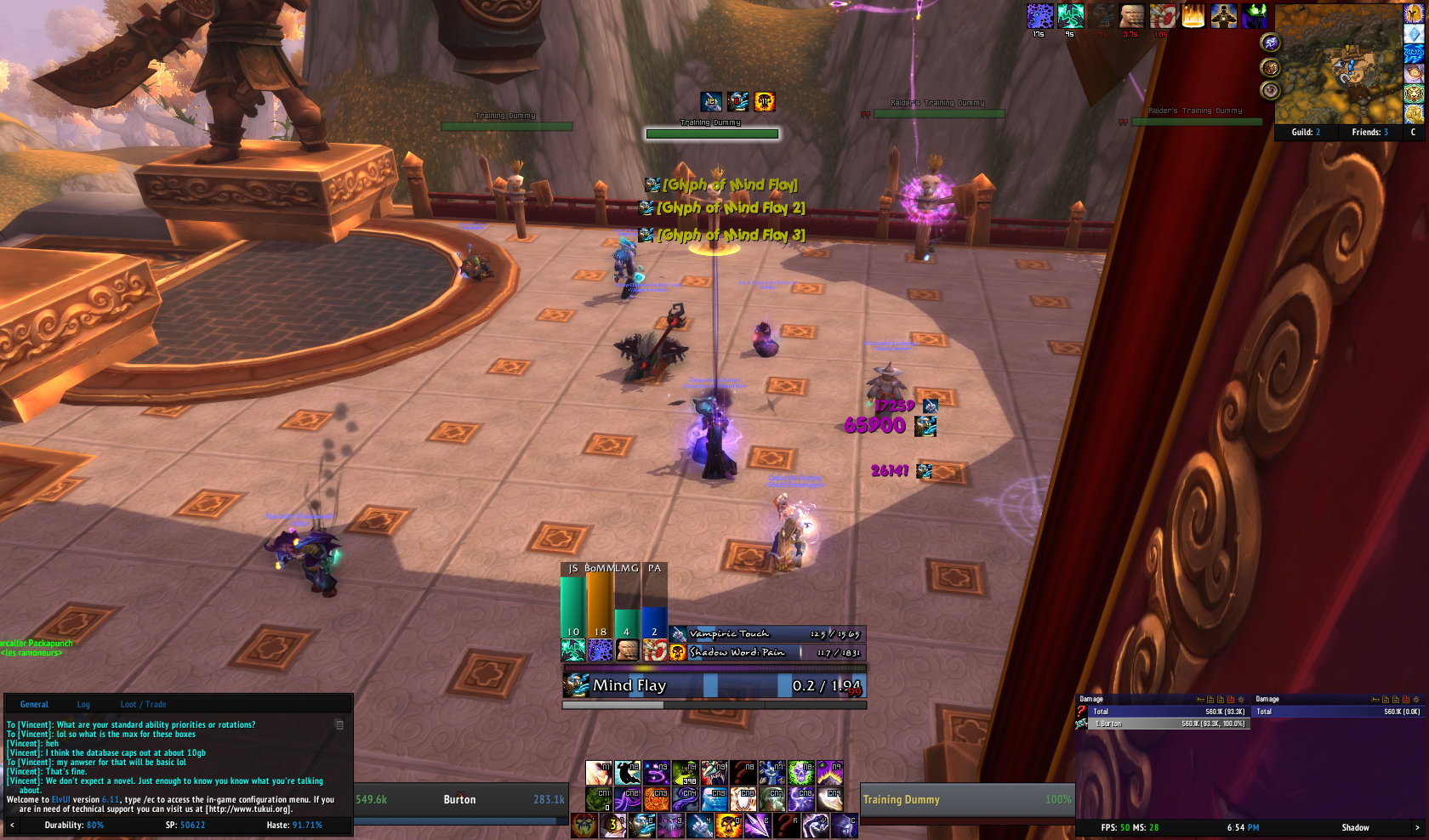
Task: Activate the pointing hand ability on key 4
Action: coord(699,826)
